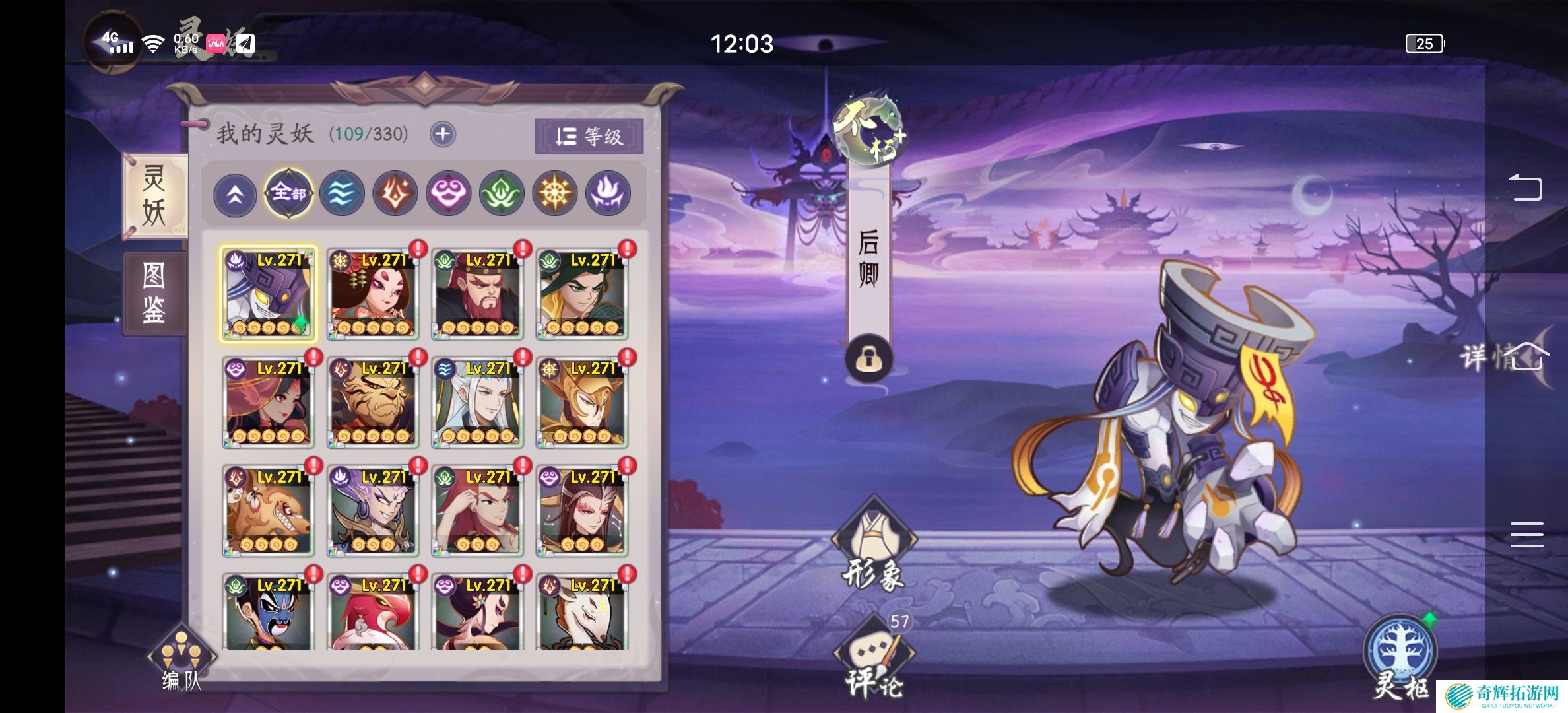Image resolution: width=1568 pixels, height=713 pixels.
Task: Tap the phone's back arrow button
Action: (1525, 187)
